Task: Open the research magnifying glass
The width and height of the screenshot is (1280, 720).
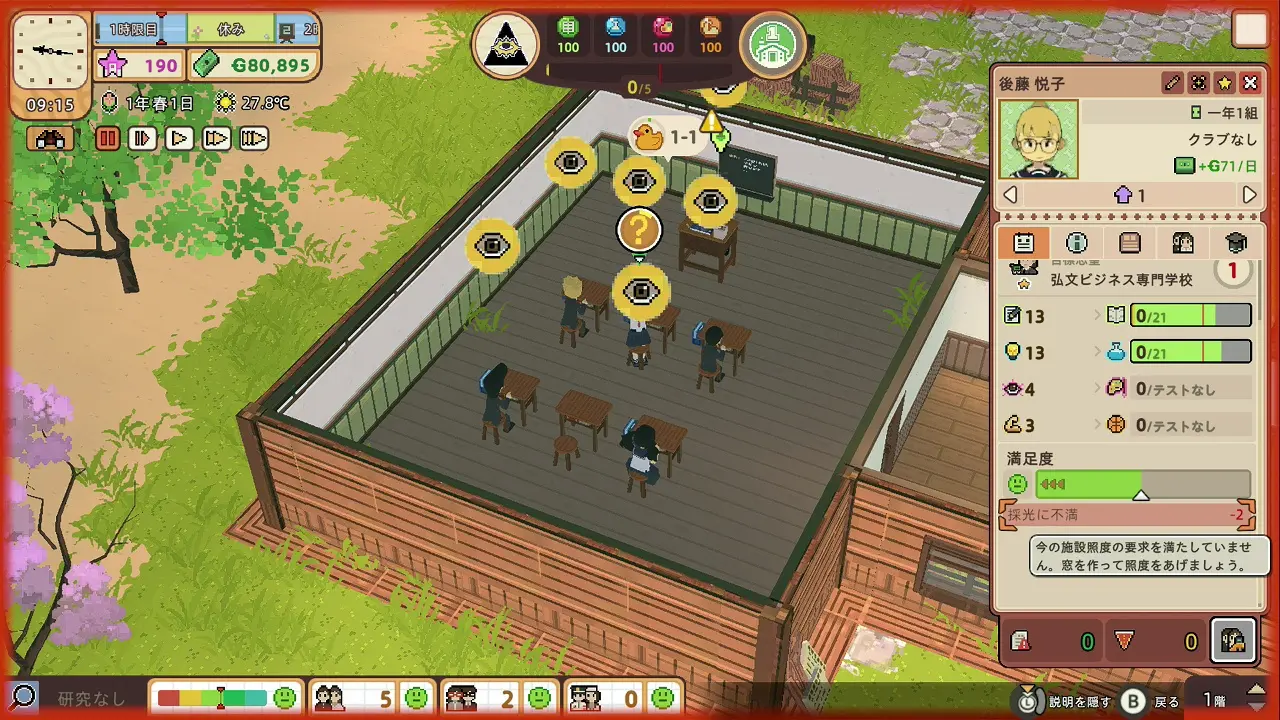Action: click(23, 697)
